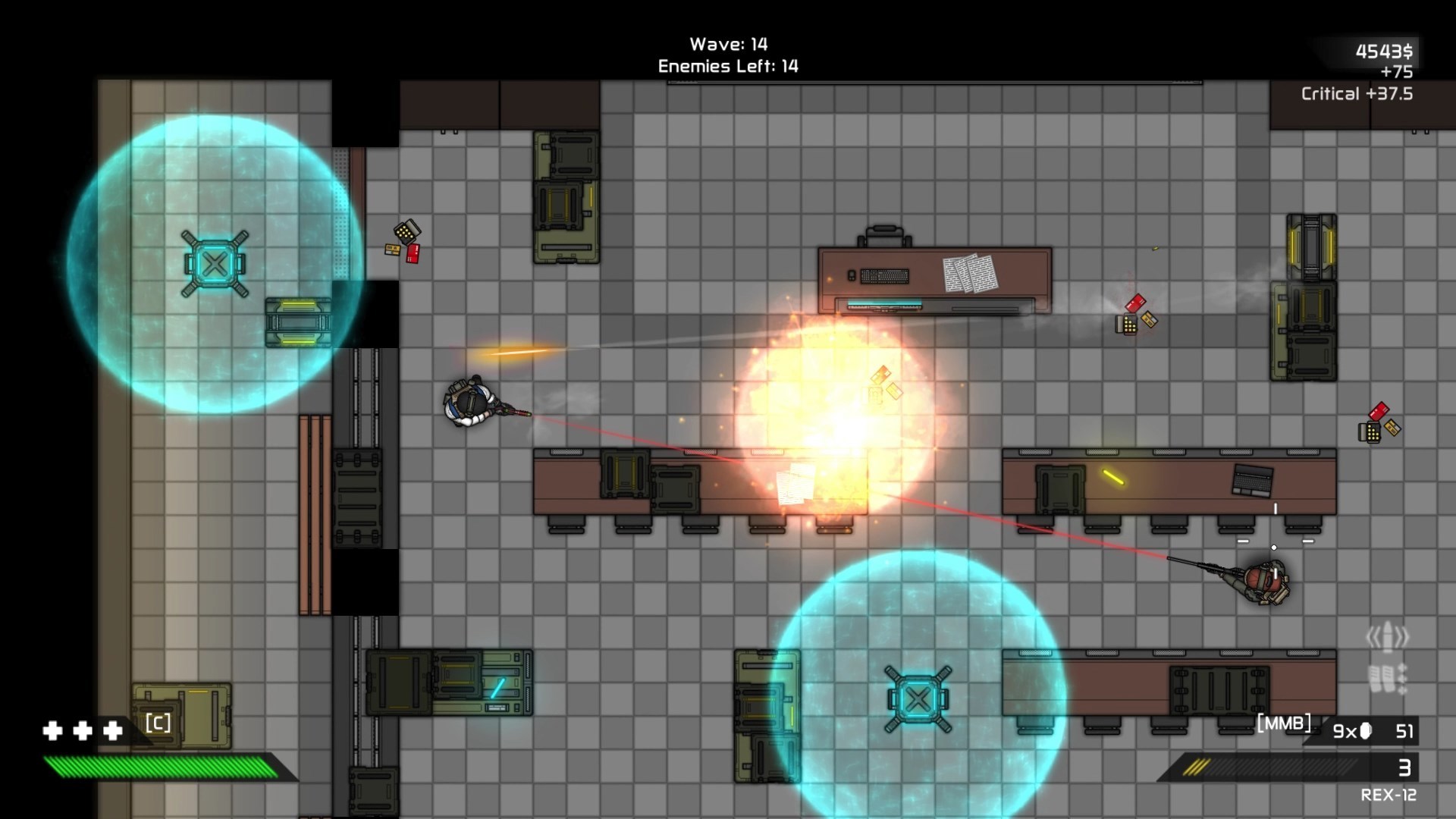Click the Critical +37.5 damage popup
Image resolution: width=1456 pixels, height=819 pixels.
tap(1357, 94)
